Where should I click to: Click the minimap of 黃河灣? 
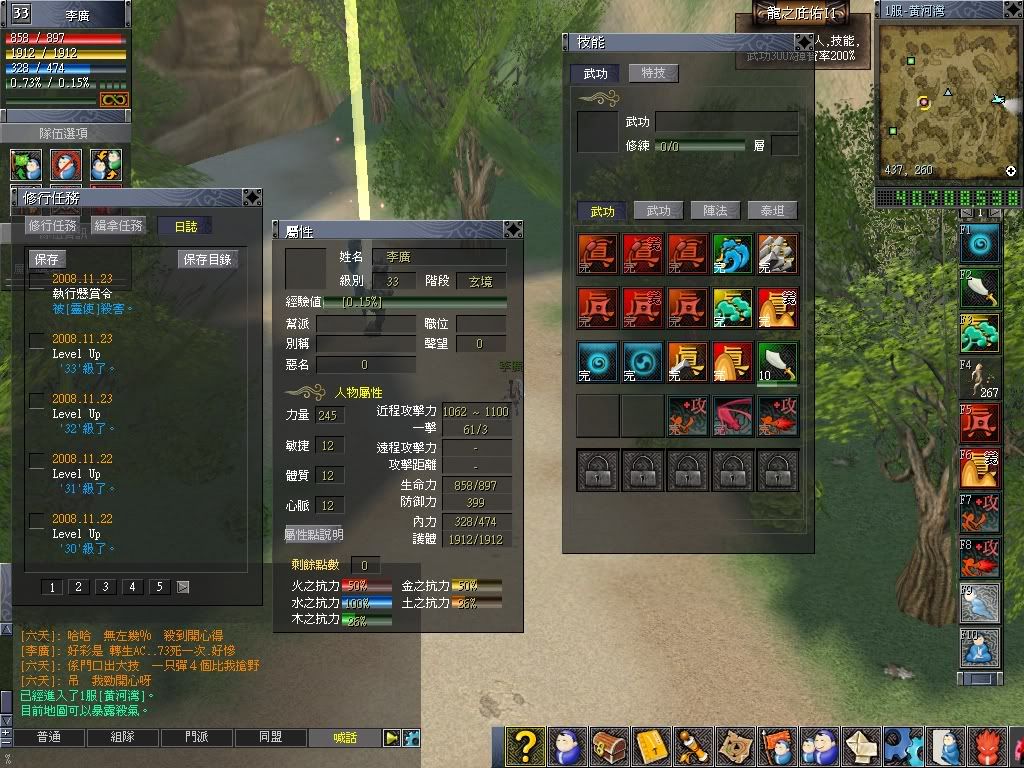pyautogui.click(x=947, y=102)
